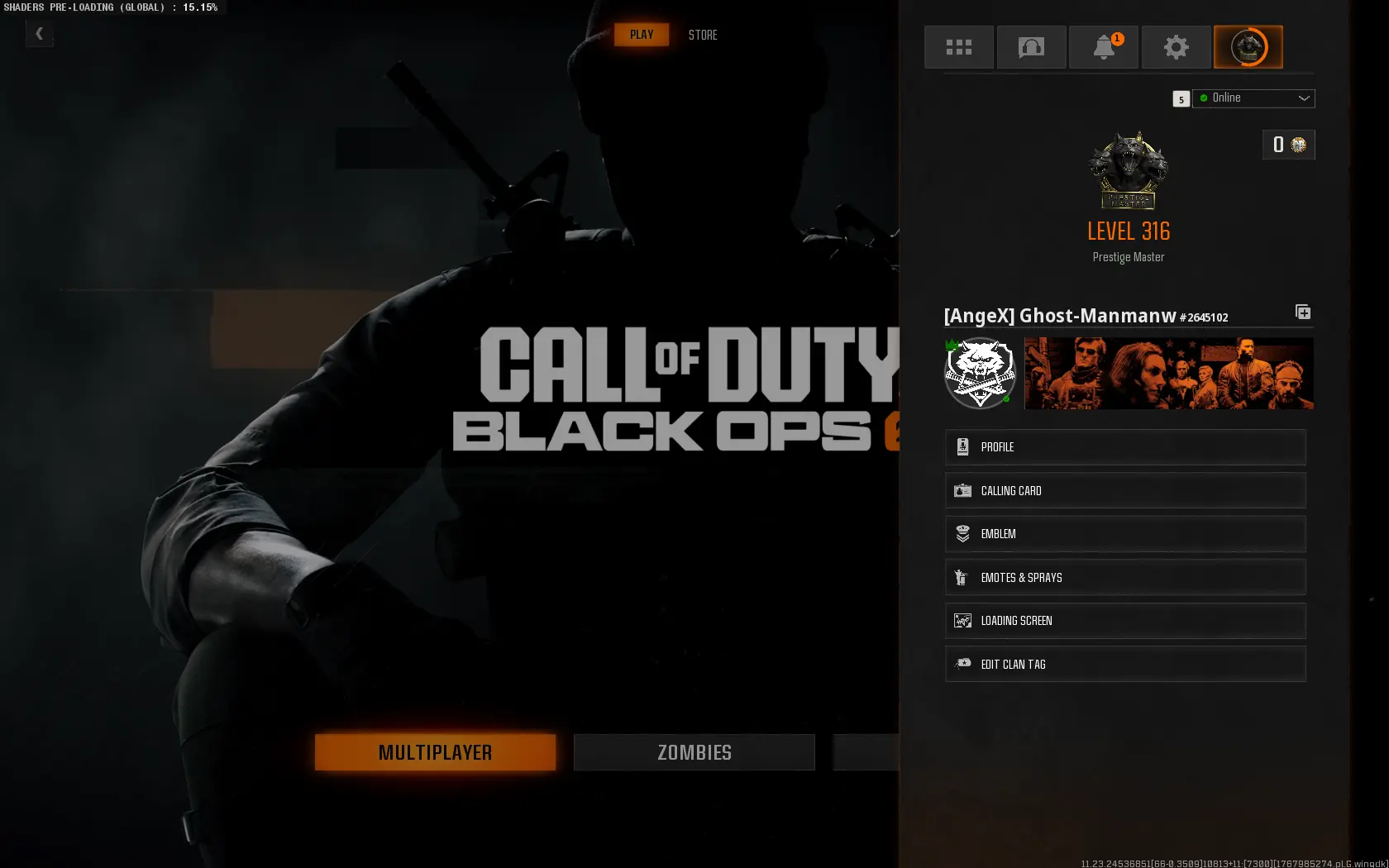Click the friends counter showing 5
The image size is (1389, 868).
tap(1181, 98)
